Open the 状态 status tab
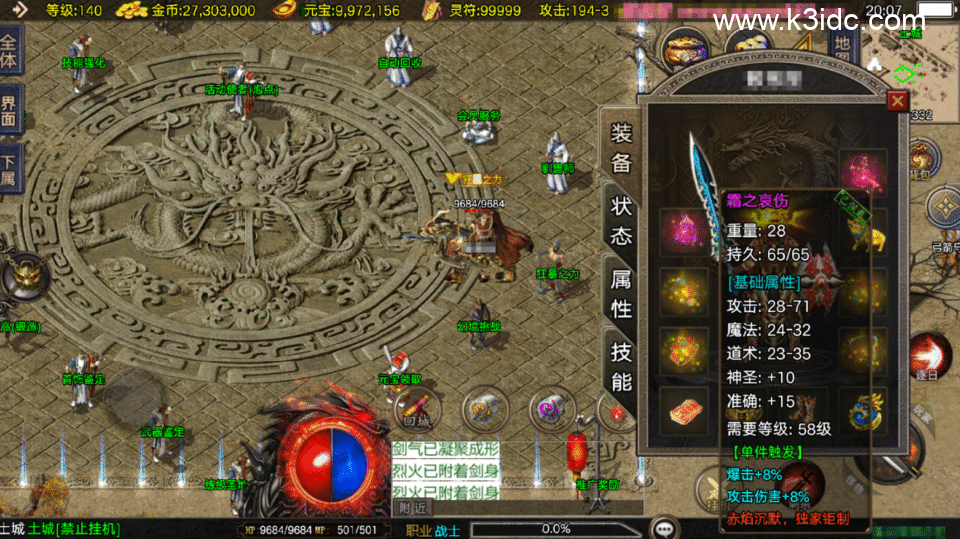960x539 pixels. pyautogui.click(x=621, y=221)
